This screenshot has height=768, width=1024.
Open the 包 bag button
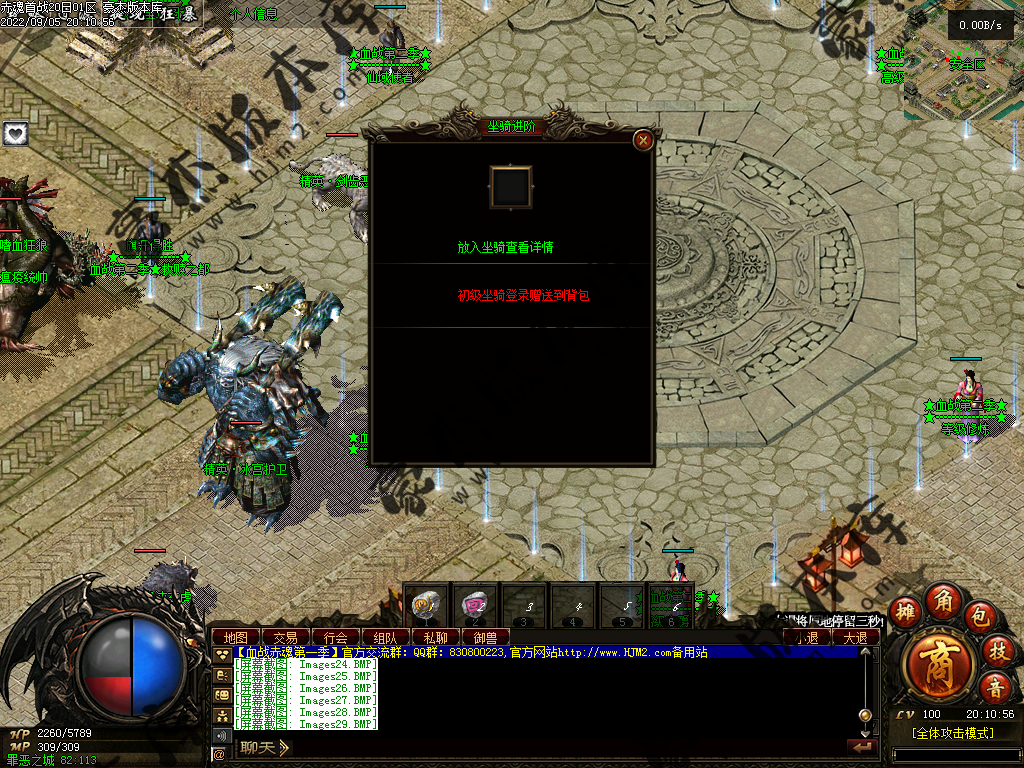(x=981, y=616)
